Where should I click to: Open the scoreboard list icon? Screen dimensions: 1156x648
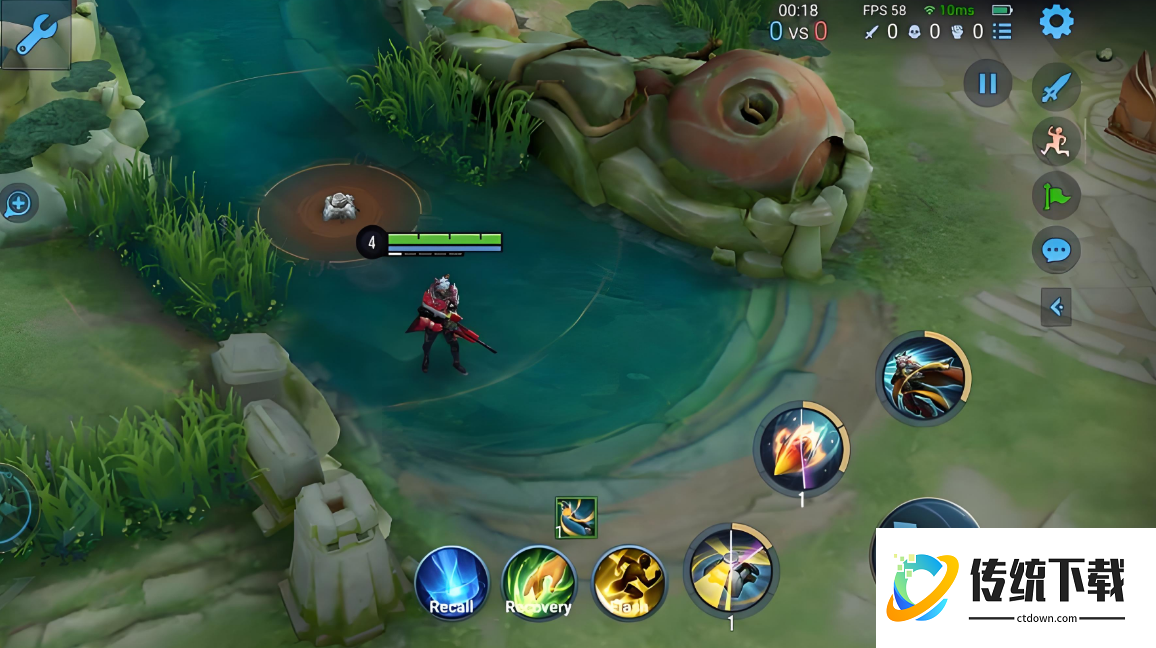click(1002, 32)
